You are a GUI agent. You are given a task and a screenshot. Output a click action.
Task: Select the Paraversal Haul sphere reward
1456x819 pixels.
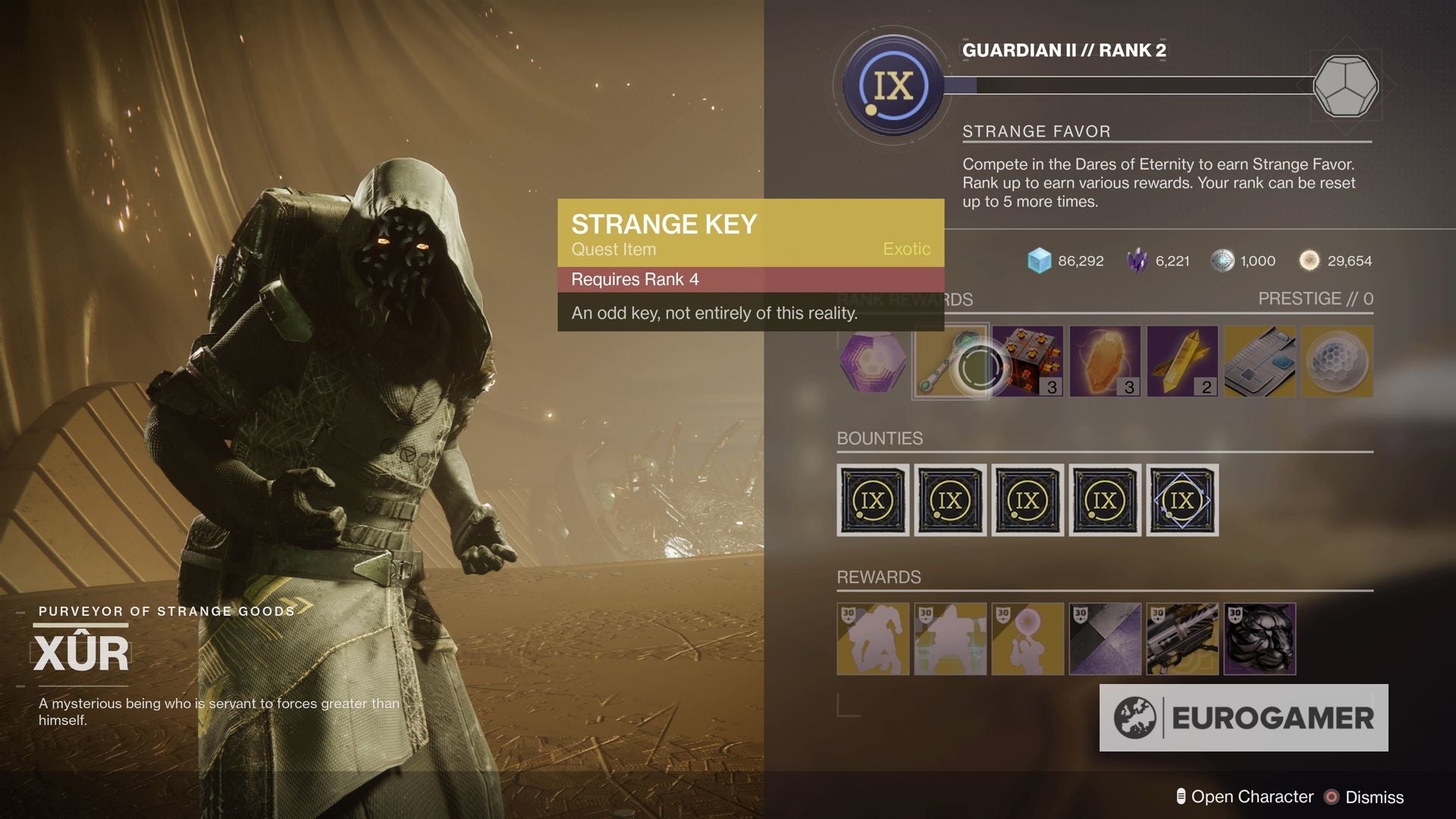(1338, 361)
